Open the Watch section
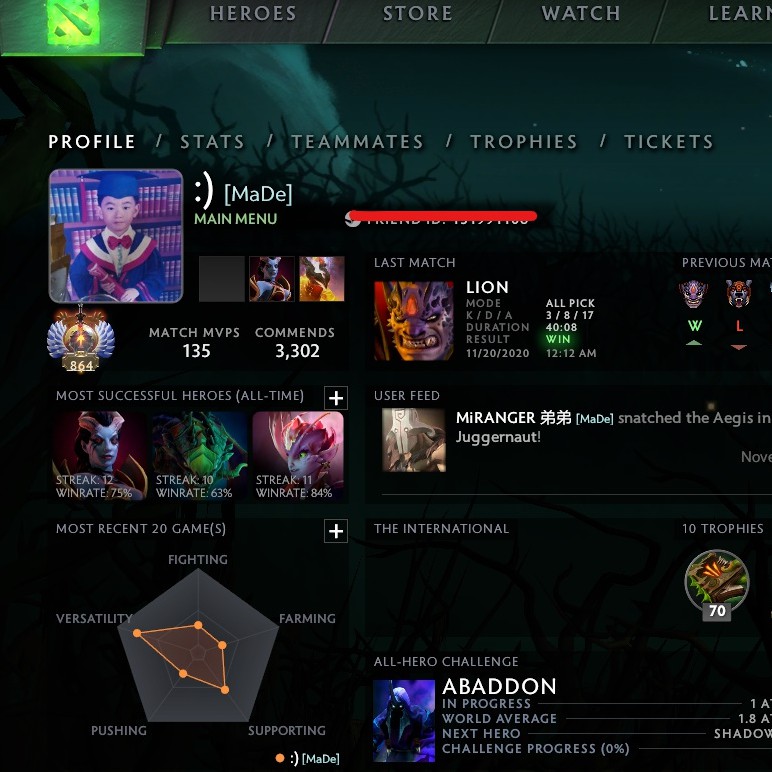 click(581, 14)
